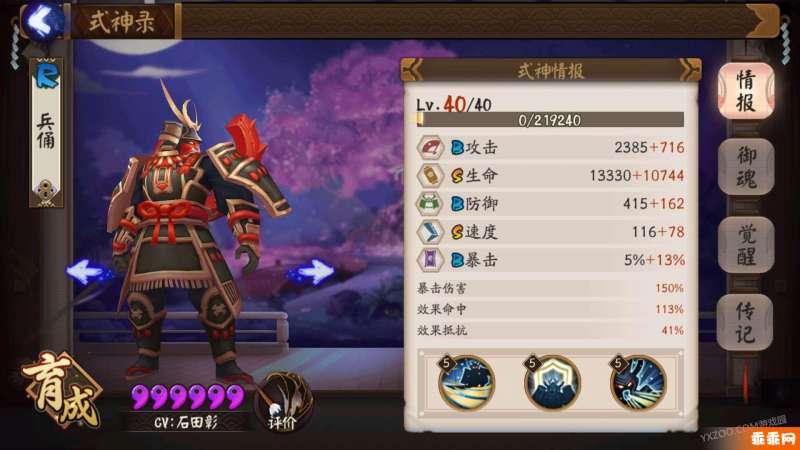
Task: Select the first skill icon
Action: [467, 383]
